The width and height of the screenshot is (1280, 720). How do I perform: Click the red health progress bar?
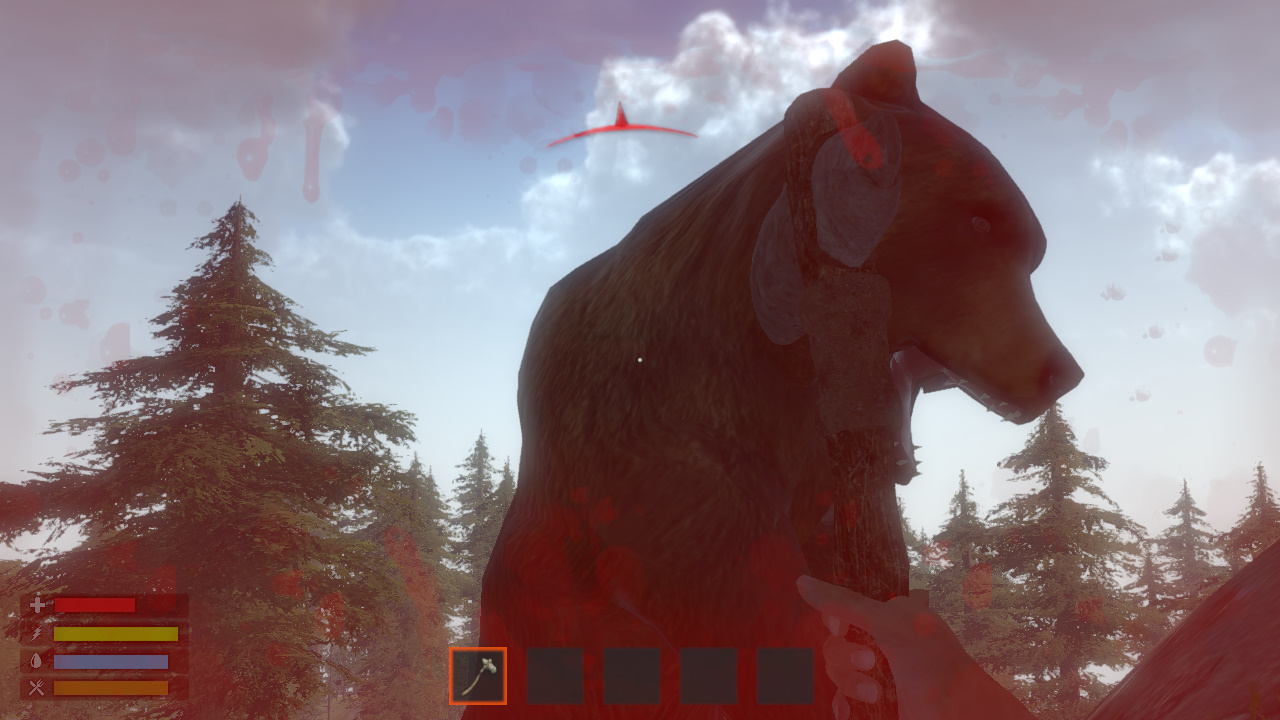[x=95, y=607]
